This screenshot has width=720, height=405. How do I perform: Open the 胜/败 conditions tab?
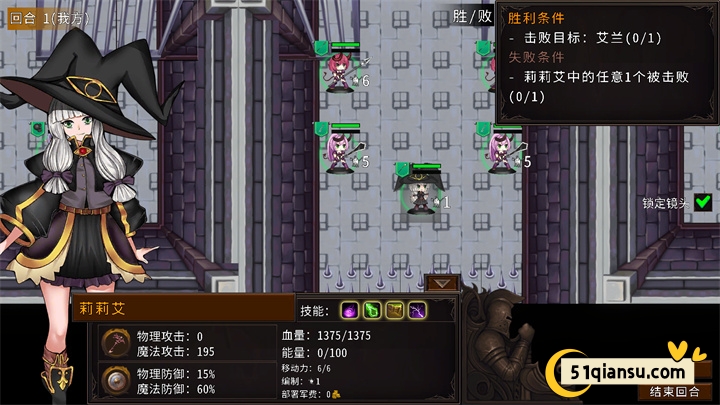(472, 16)
